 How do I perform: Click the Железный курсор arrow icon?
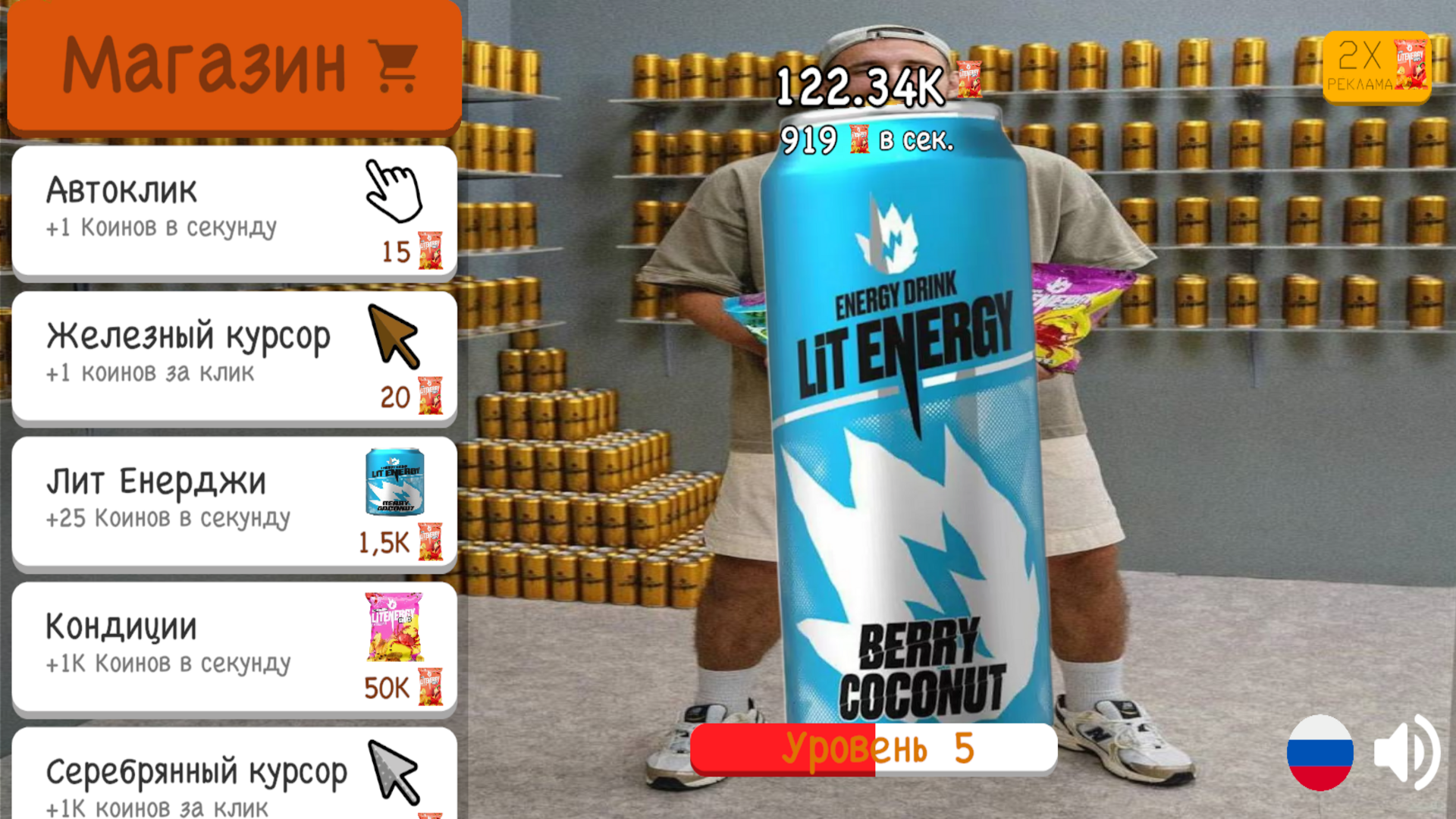coord(394,336)
